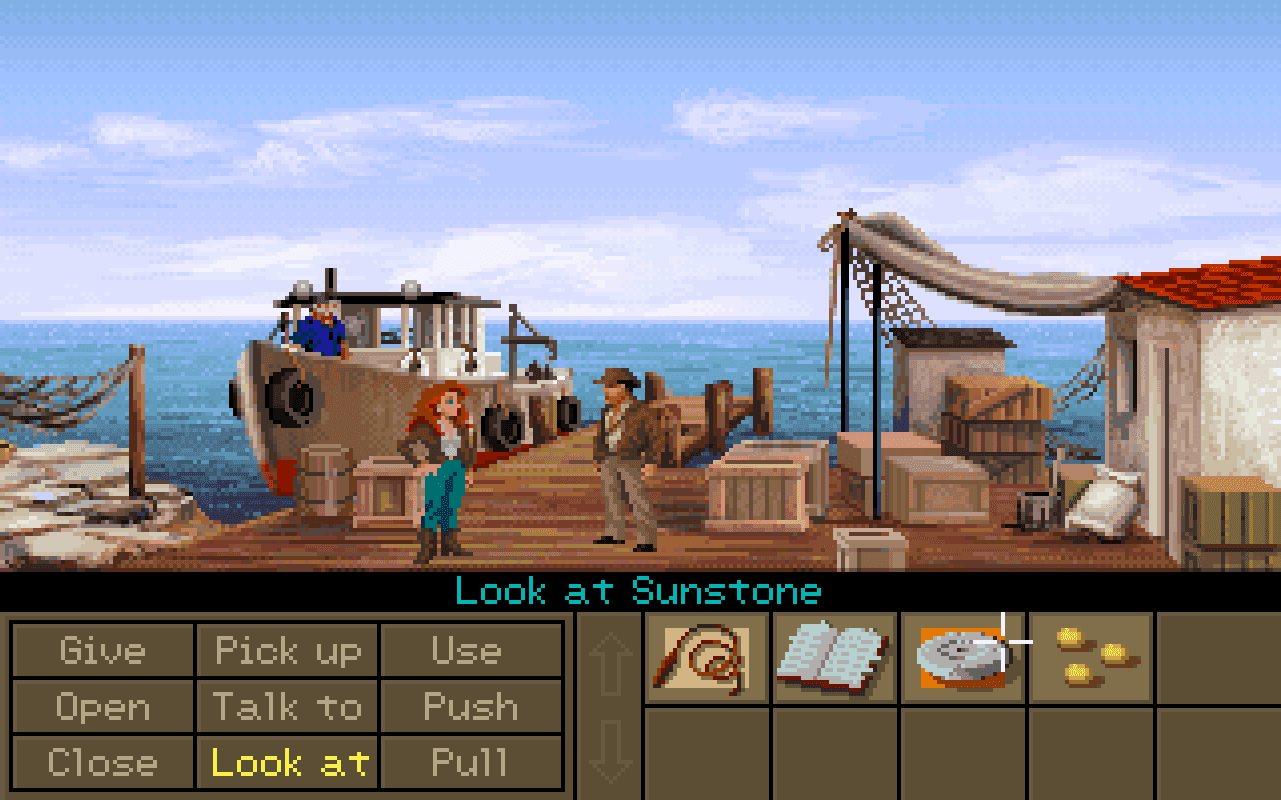This screenshot has width=1281, height=800.
Task: Choose the Talk to verb
Action: (288, 708)
